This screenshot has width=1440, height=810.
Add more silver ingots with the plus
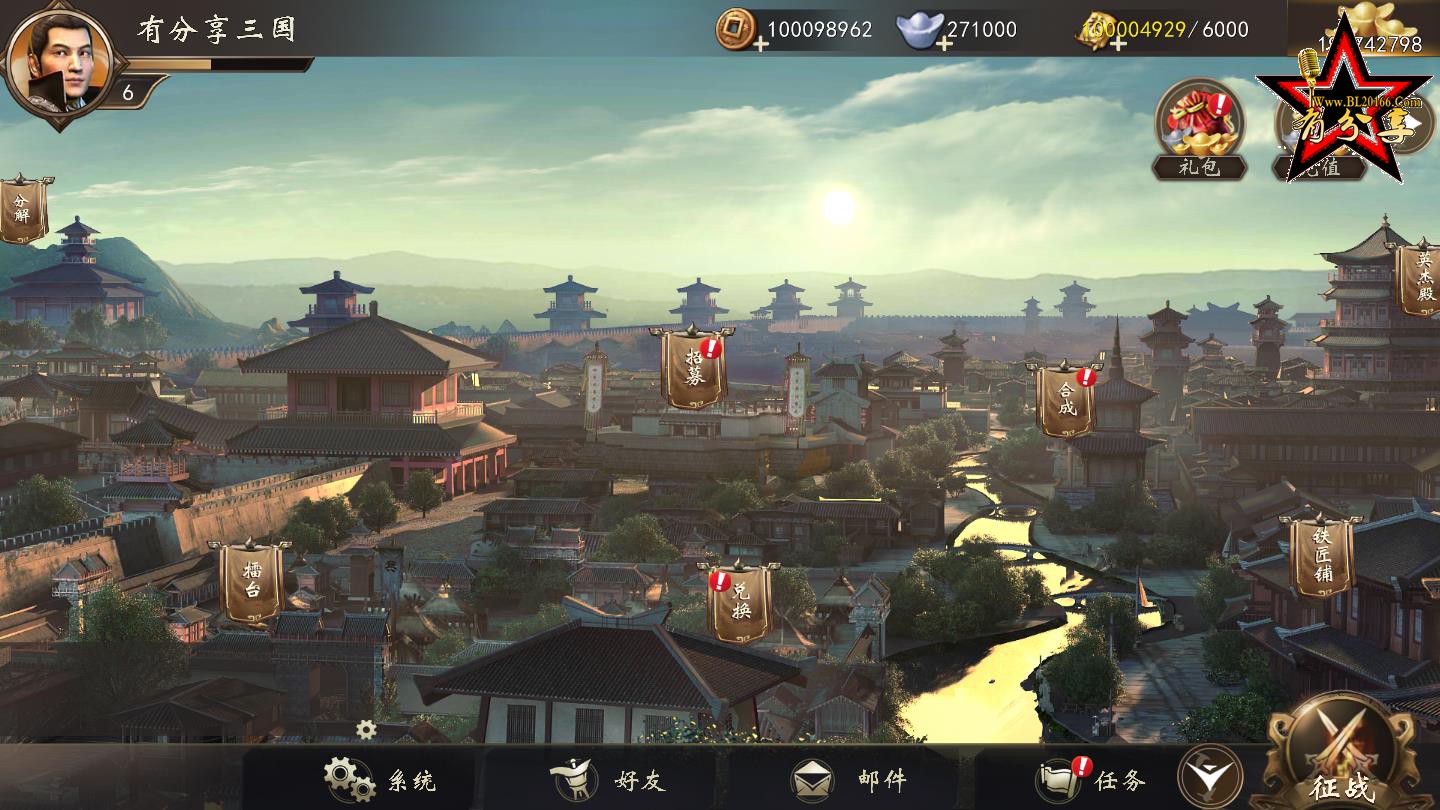point(944,44)
